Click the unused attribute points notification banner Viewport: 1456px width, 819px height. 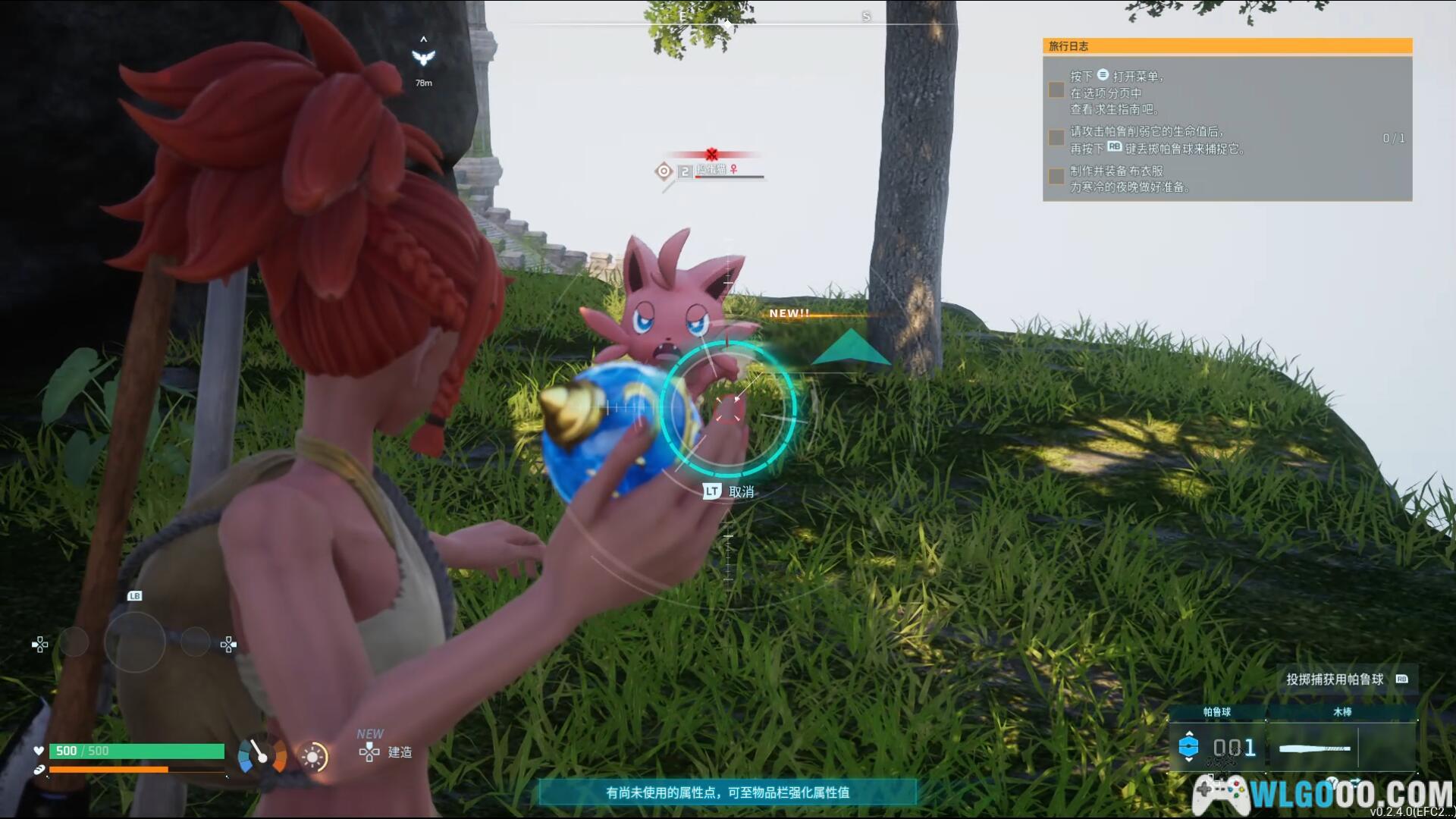(x=727, y=792)
